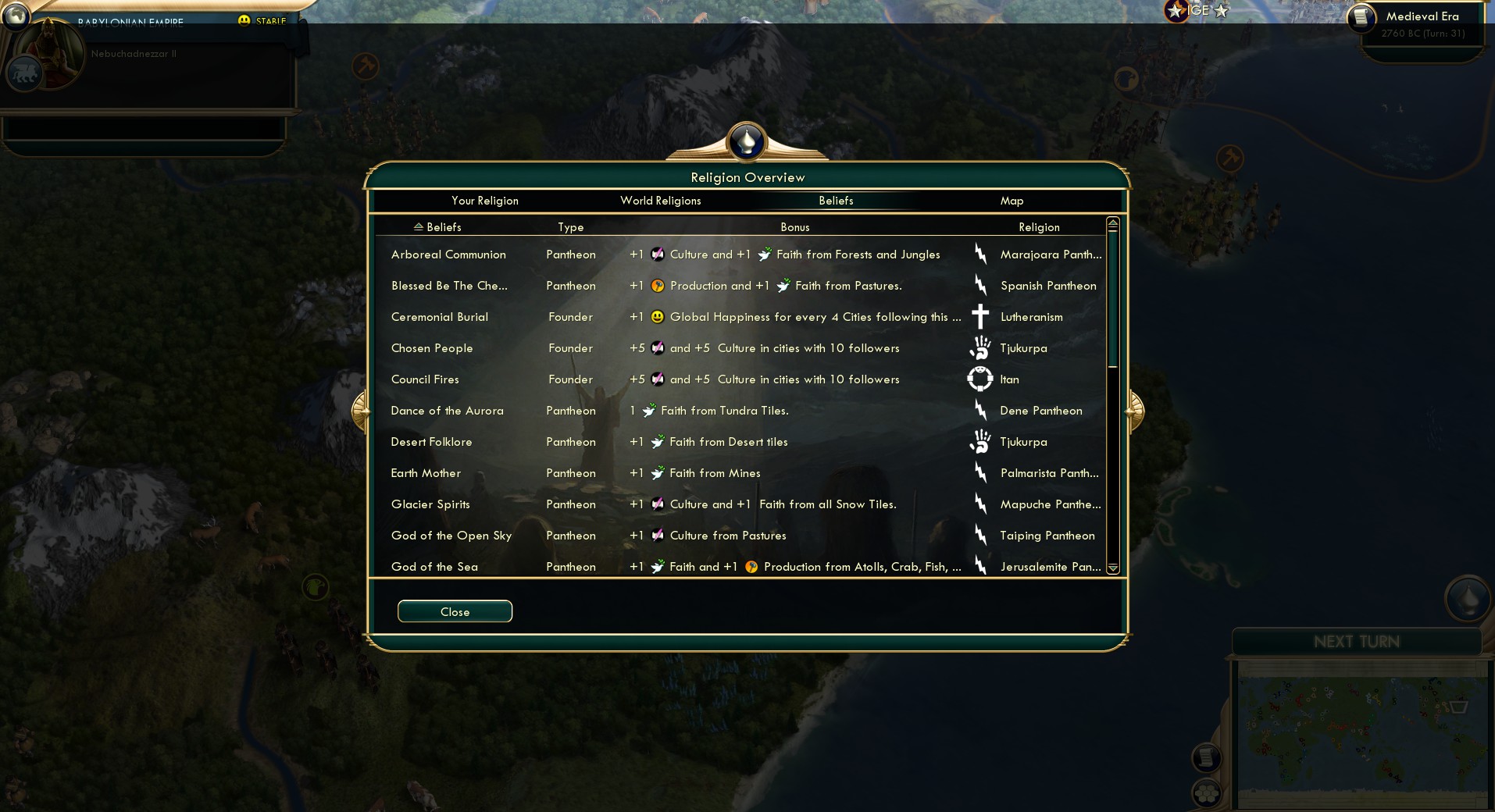Click the world minimap in the corner

click(x=1363, y=734)
